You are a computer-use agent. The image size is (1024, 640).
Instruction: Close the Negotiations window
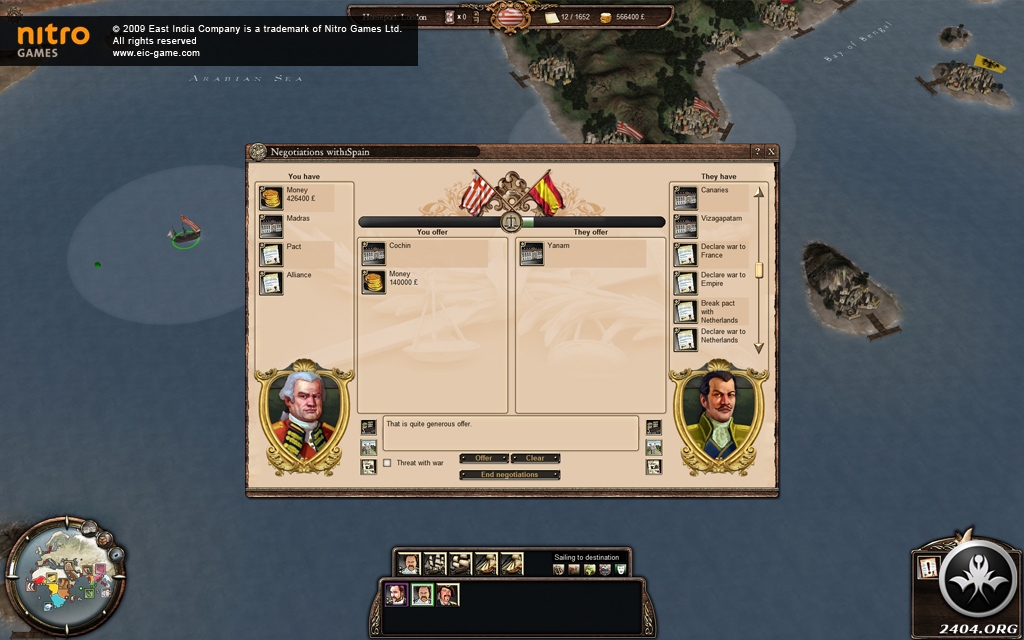pos(771,152)
